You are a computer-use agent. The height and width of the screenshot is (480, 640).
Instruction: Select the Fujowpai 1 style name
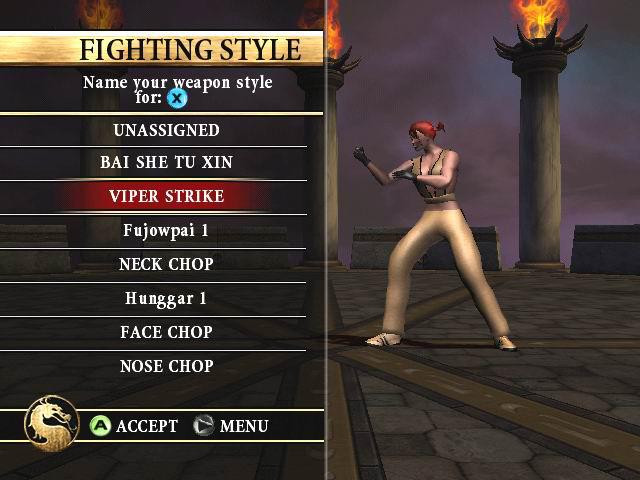pyautogui.click(x=166, y=230)
